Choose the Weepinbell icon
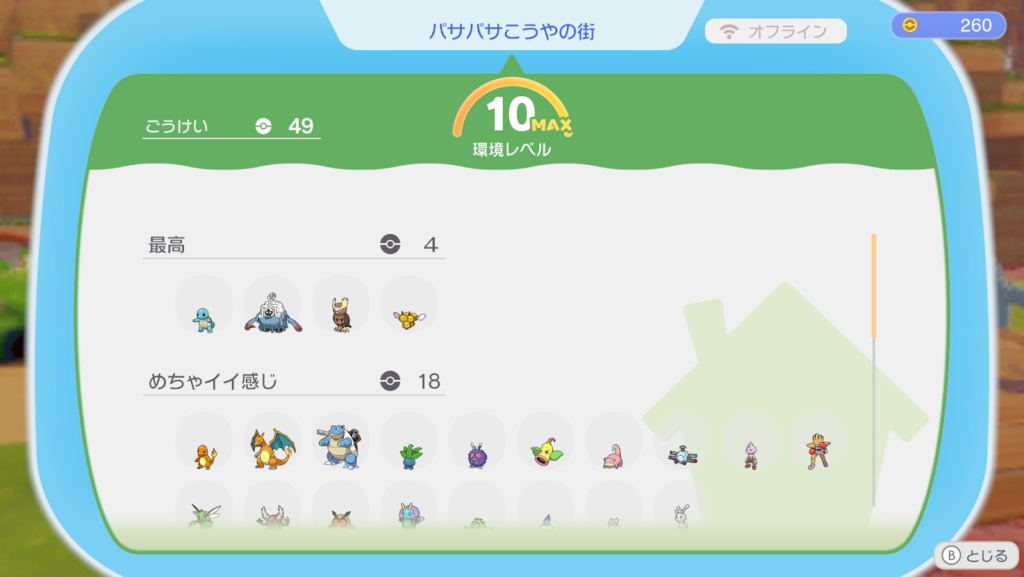 pyautogui.click(x=546, y=452)
